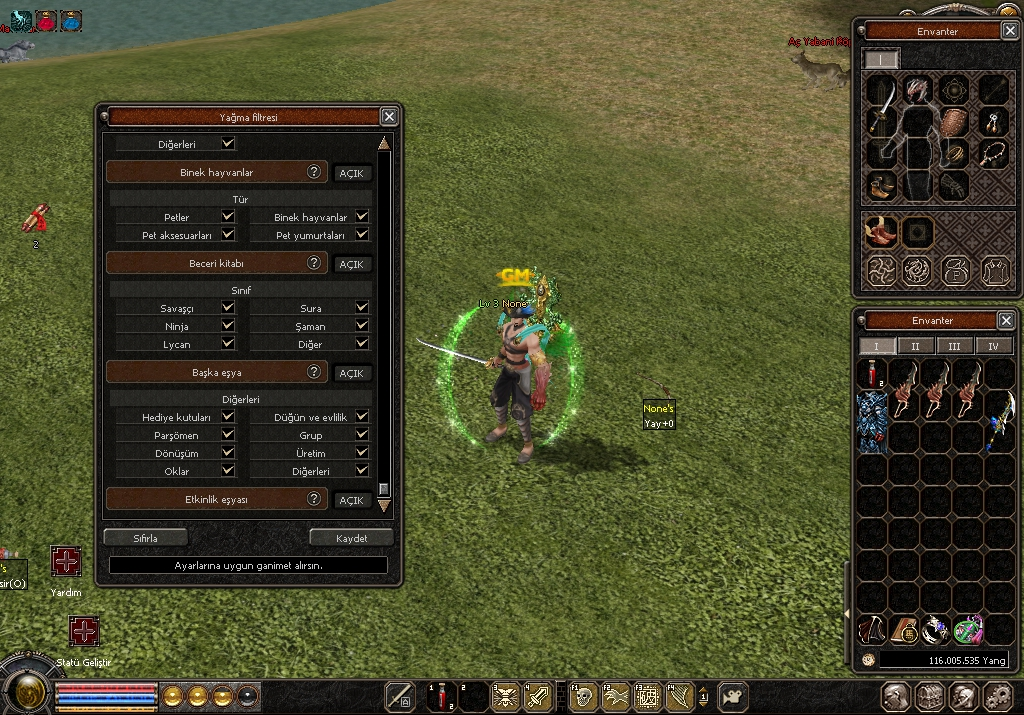Image resolution: width=1024 pixels, height=715 pixels.
Task: Click the Yardım help icon
Action: pos(66,562)
